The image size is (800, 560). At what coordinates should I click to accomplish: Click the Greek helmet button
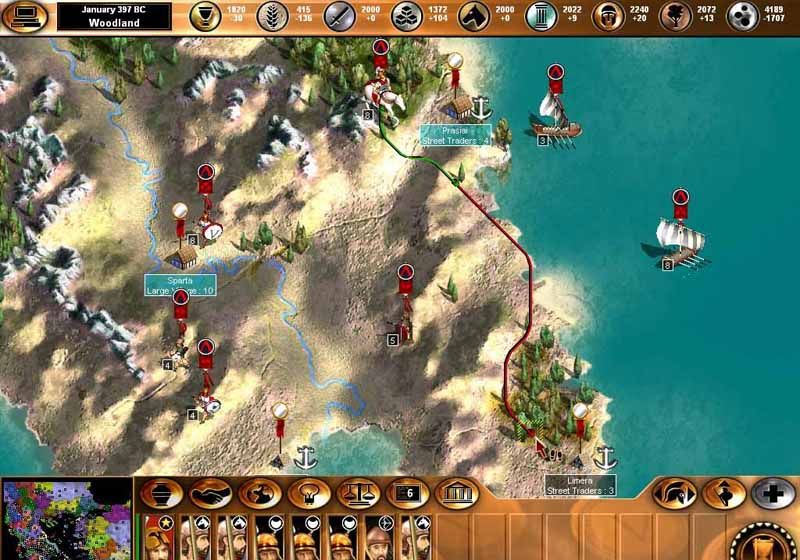coord(675,493)
